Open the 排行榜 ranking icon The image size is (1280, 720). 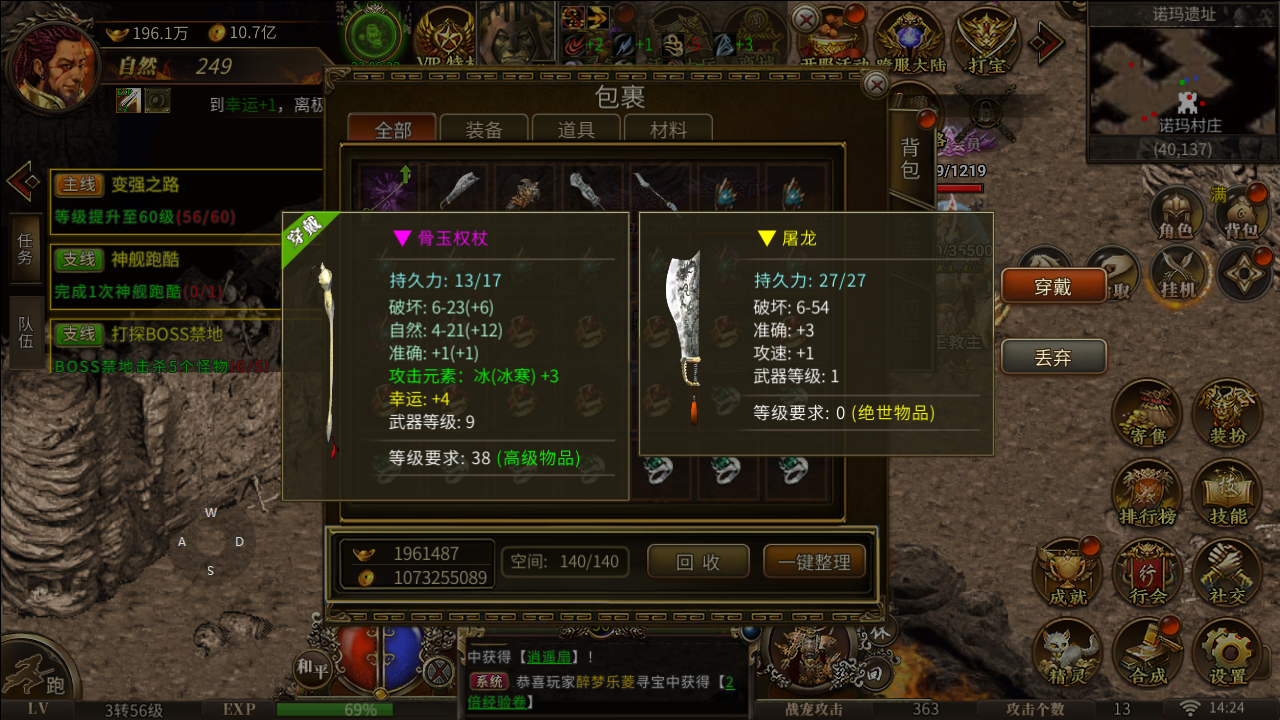click(1146, 495)
